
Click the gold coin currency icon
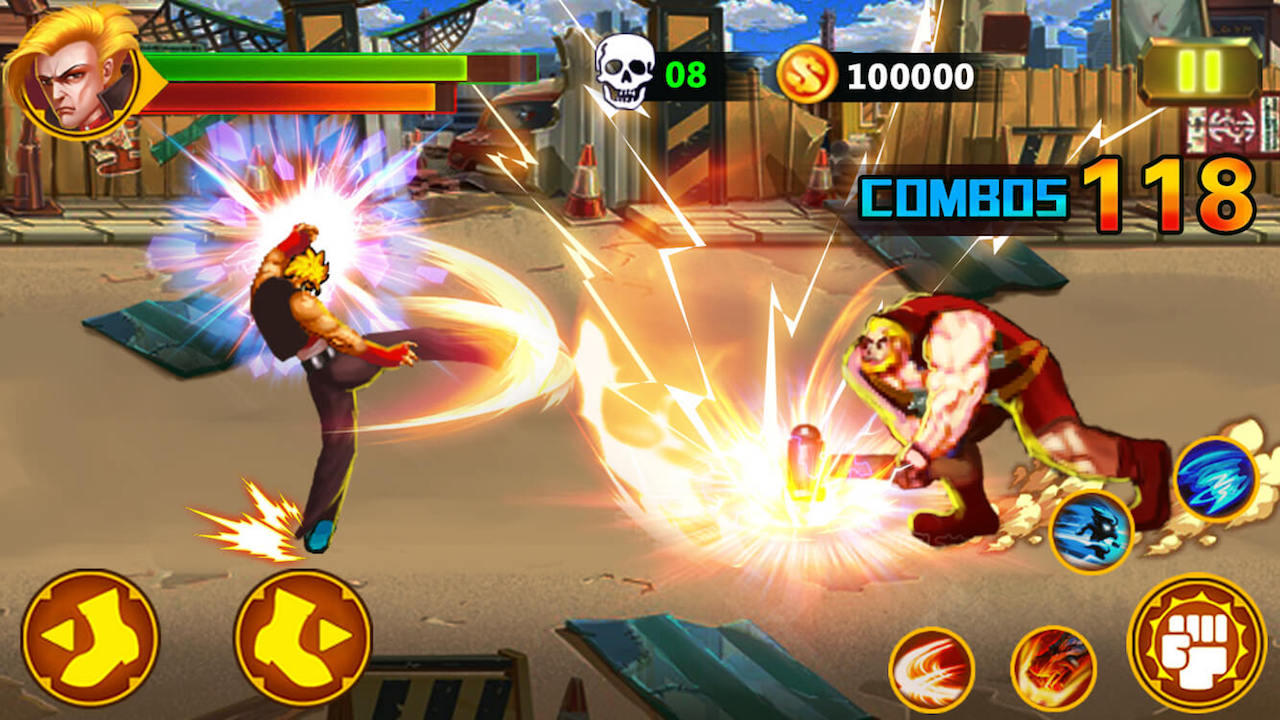(806, 70)
